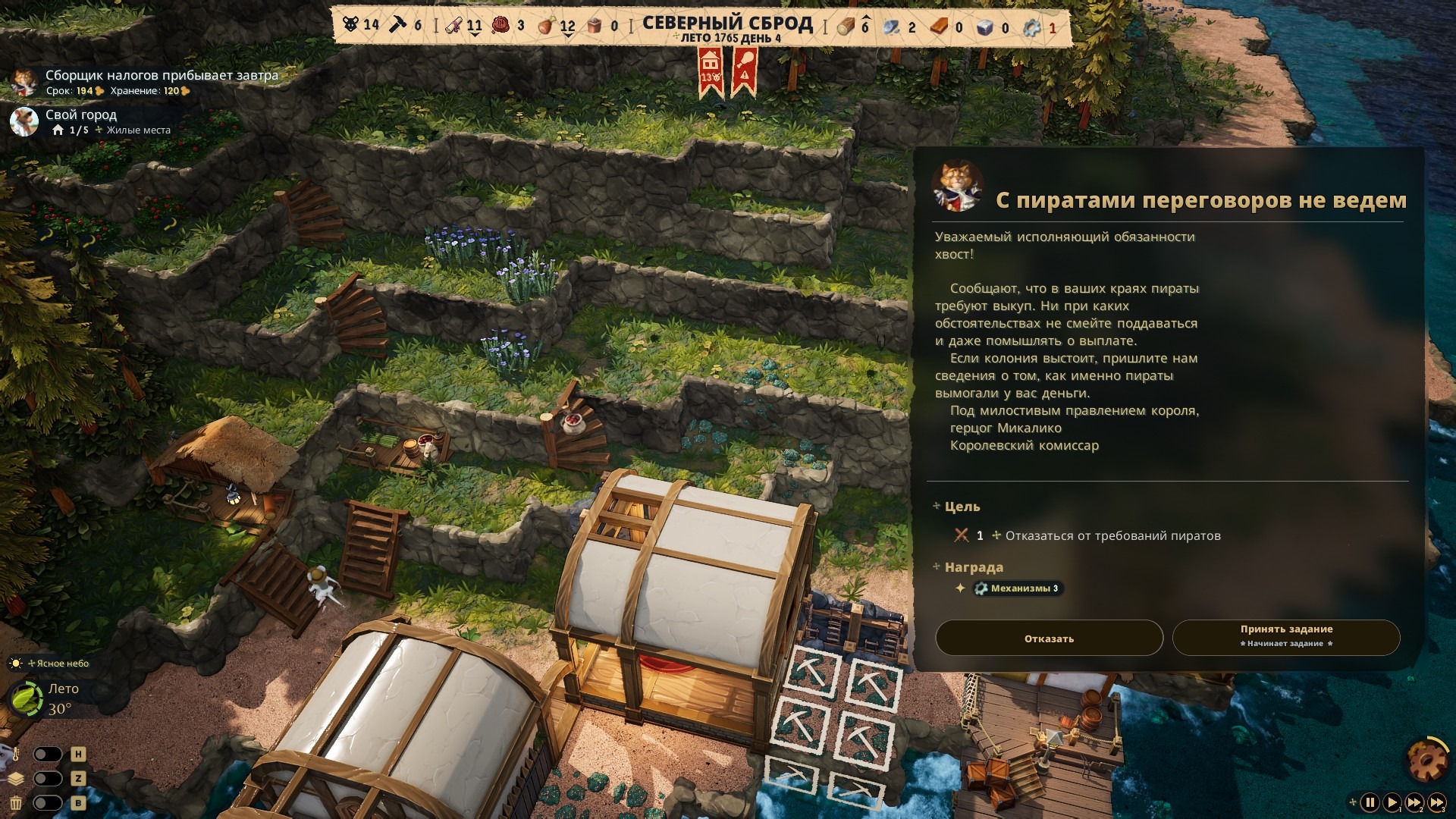Click the settlement name Северный Сброд

pyautogui.click(x=727, y=23)
